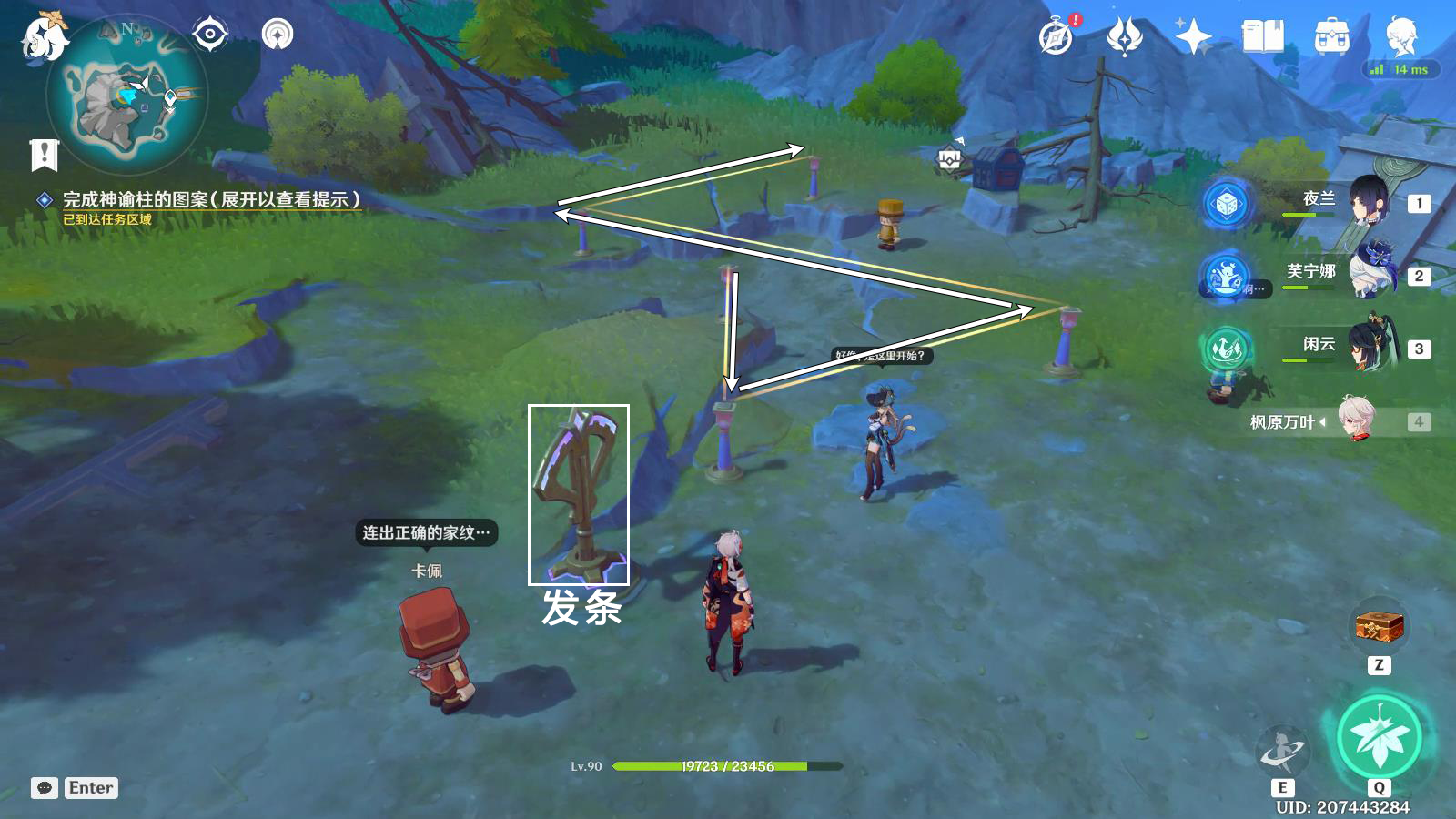
Task: Click the spiral icon beside the minimap
Action: [x=277, y=35]
